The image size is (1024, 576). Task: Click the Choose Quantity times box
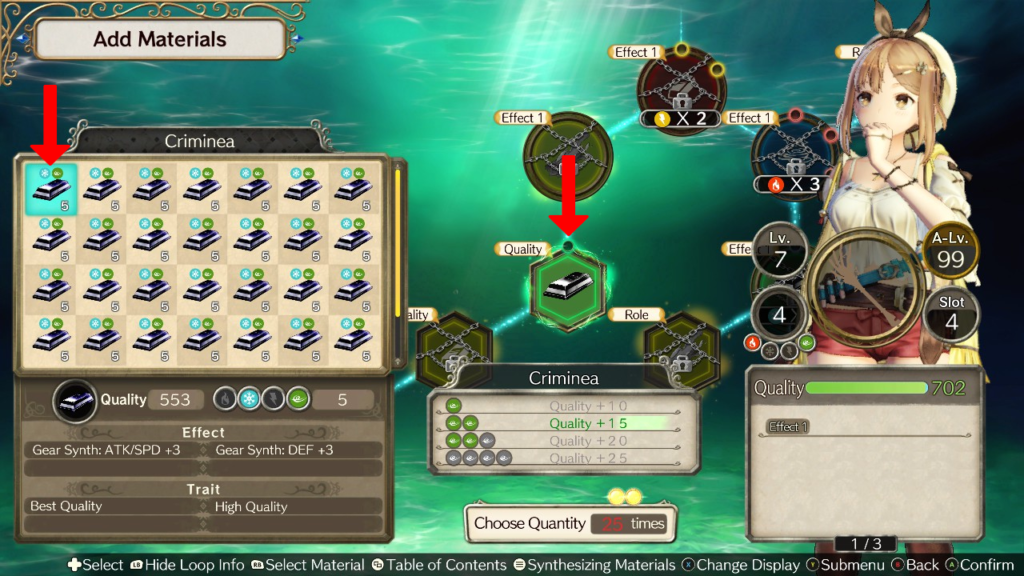tap(568, 523)
